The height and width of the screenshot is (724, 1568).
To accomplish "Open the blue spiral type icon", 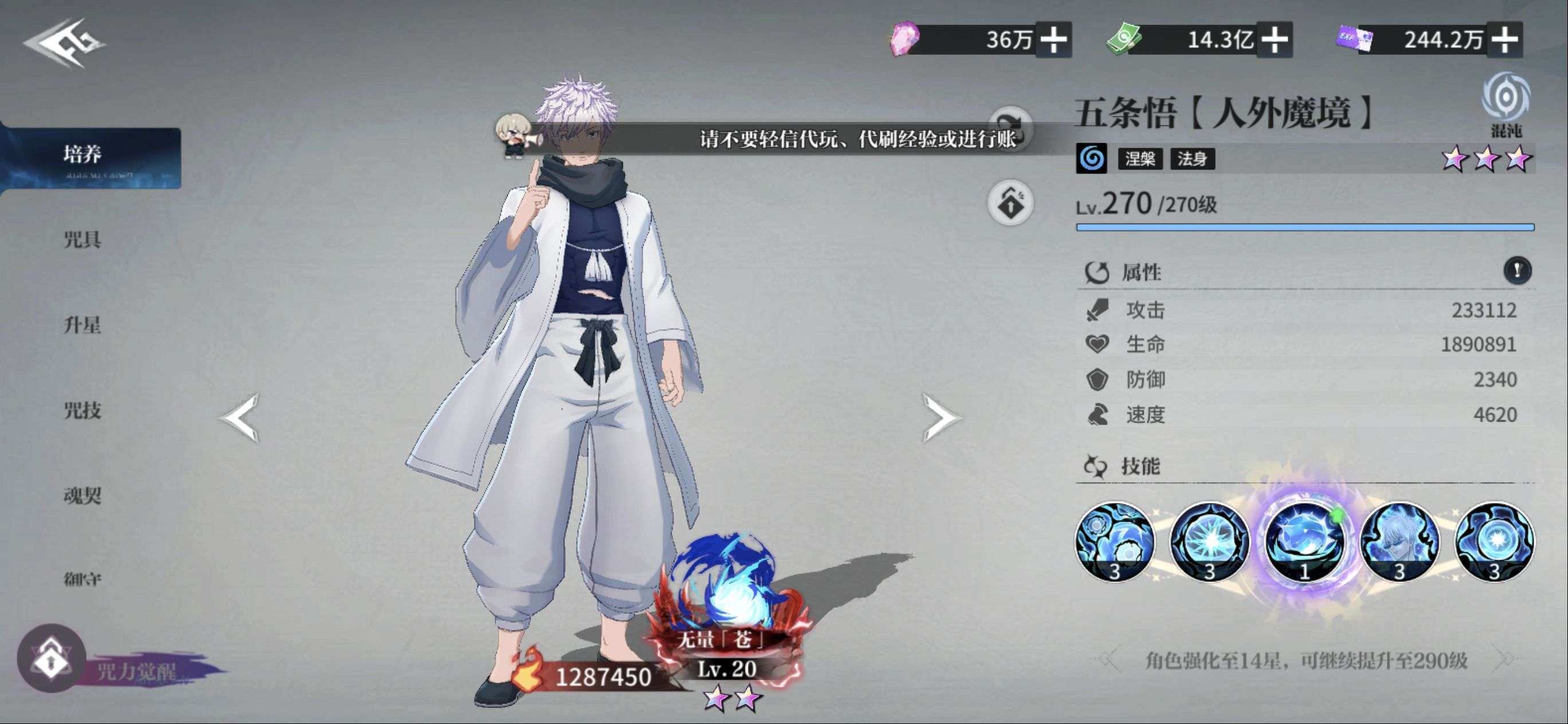I will pos(1092,159).
